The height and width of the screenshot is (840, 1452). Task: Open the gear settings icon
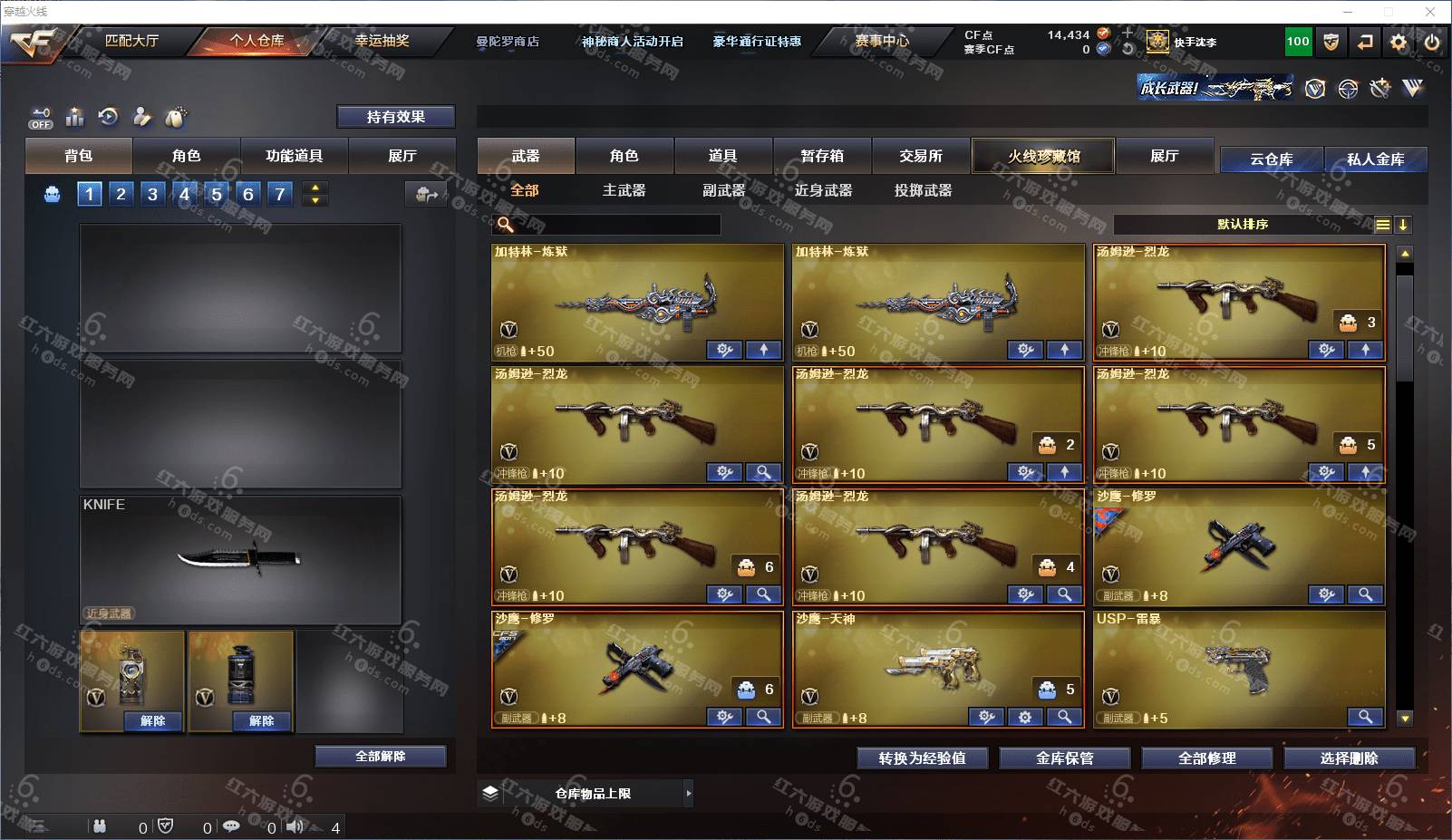click(1399, 42)
